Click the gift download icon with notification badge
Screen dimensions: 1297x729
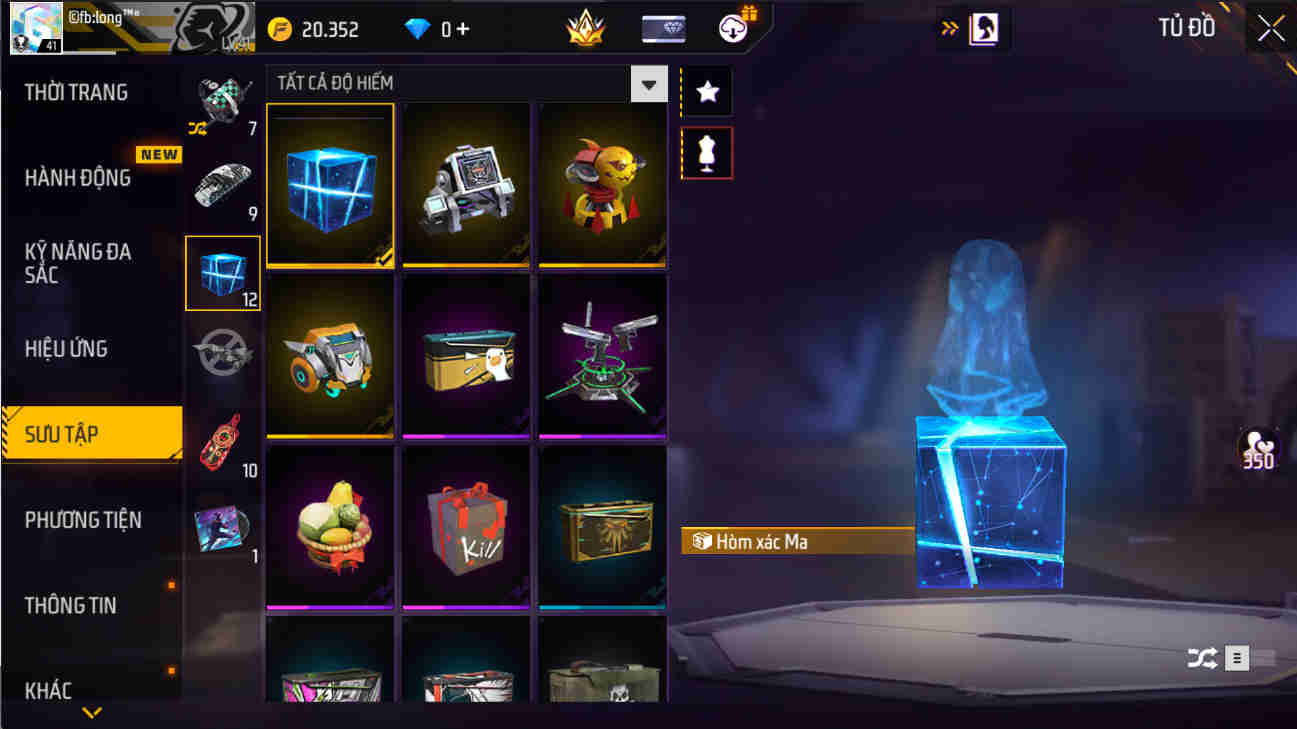[x=733, y=28]
